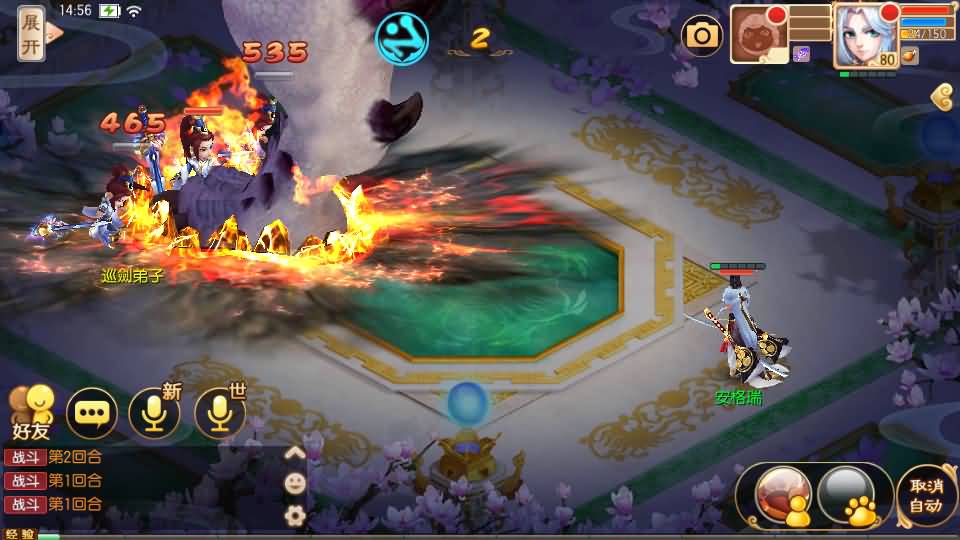The width and height of the screenshot is (960, 540).
Task: Open the 好友 friends list
Action: click(30, 412)
